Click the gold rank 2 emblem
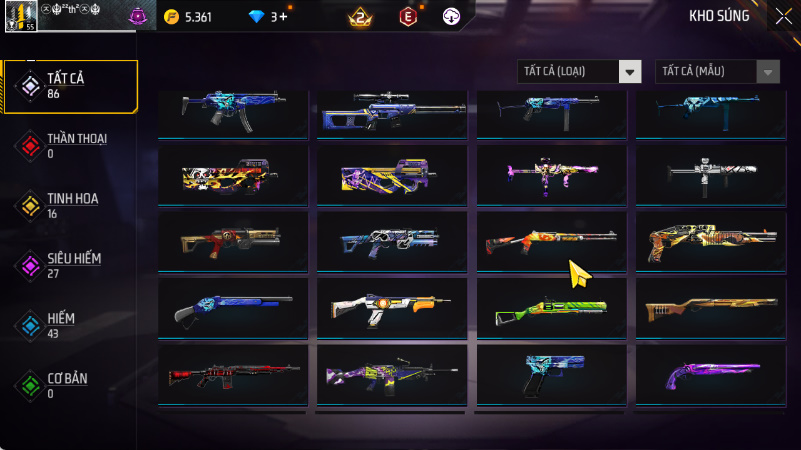 point(359,17)
